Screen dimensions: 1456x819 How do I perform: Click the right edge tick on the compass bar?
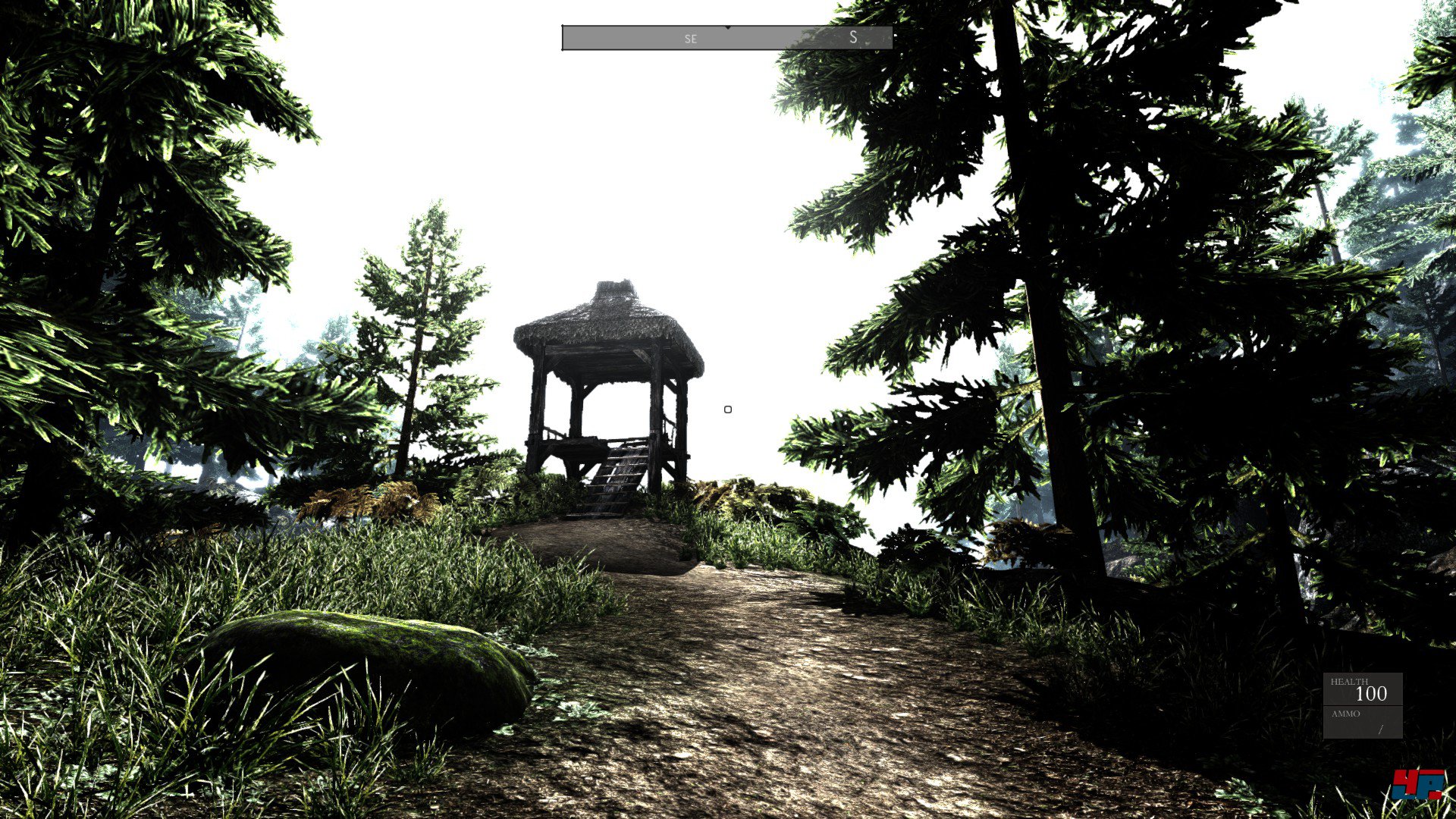point(895,35)
